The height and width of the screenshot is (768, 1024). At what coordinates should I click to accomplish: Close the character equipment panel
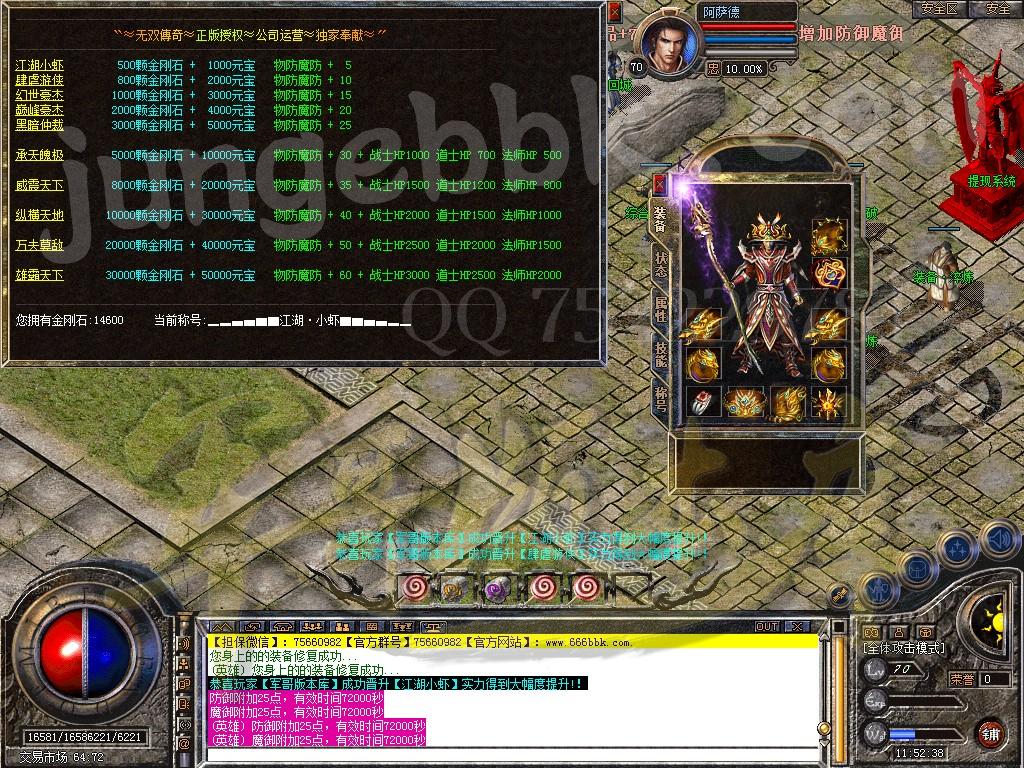point(659,184)
